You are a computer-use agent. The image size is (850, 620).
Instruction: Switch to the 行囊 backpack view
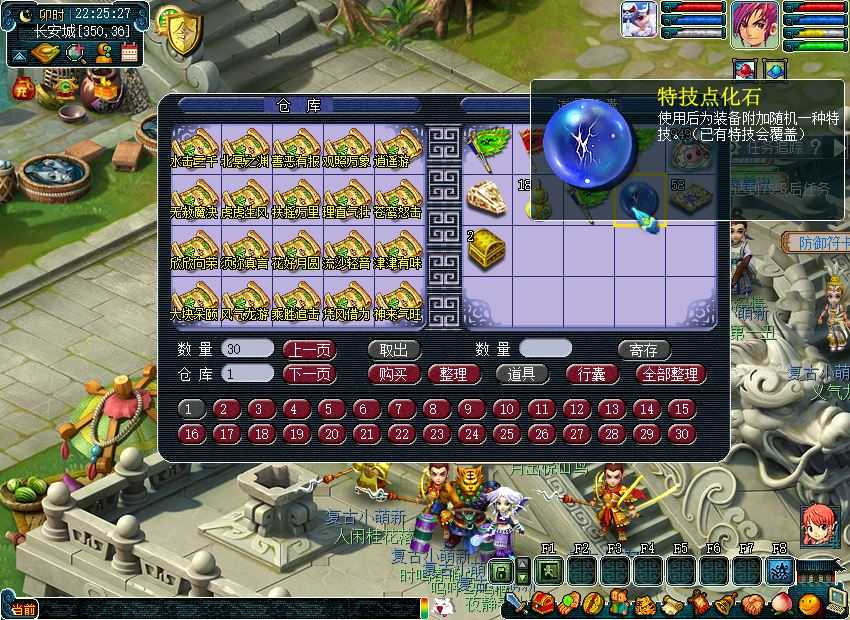click(592, 374)
